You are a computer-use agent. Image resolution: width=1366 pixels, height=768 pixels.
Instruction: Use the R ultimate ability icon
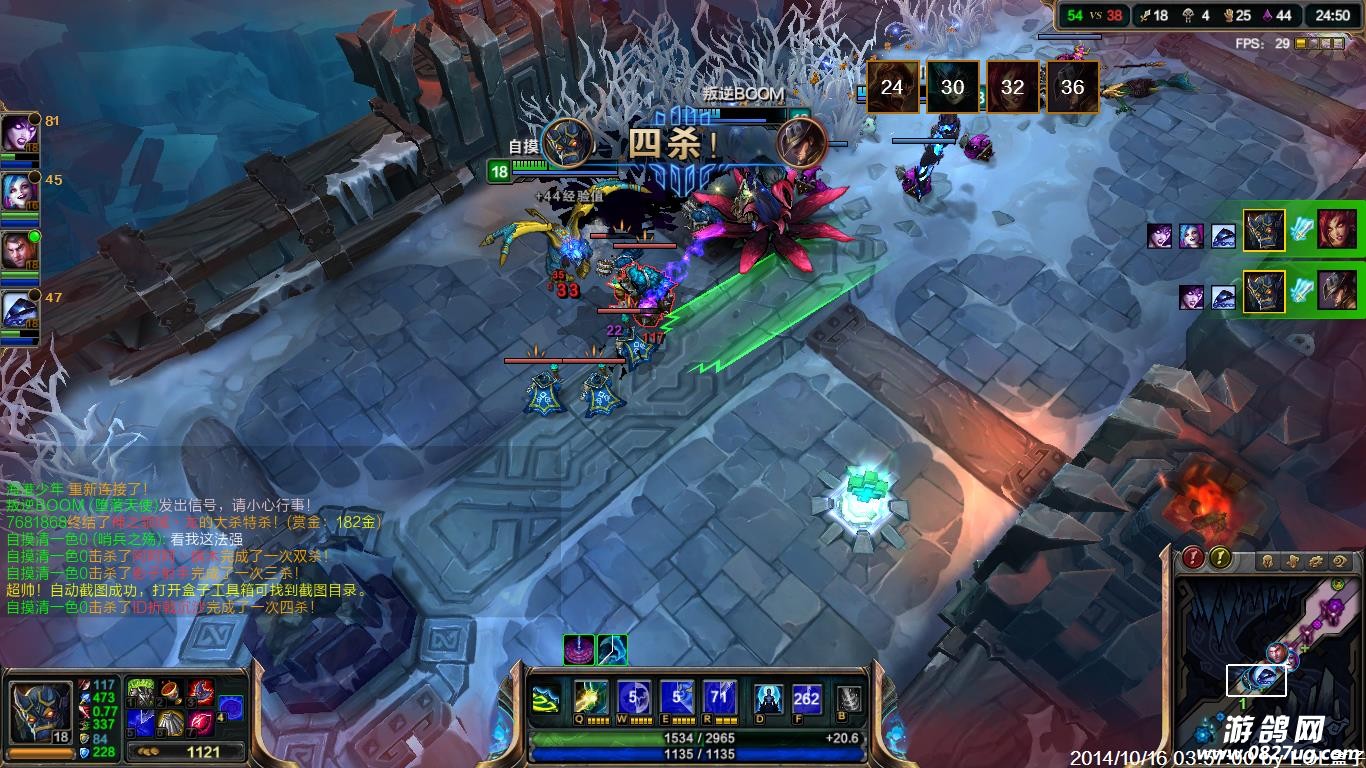click(x=720, y=698)
